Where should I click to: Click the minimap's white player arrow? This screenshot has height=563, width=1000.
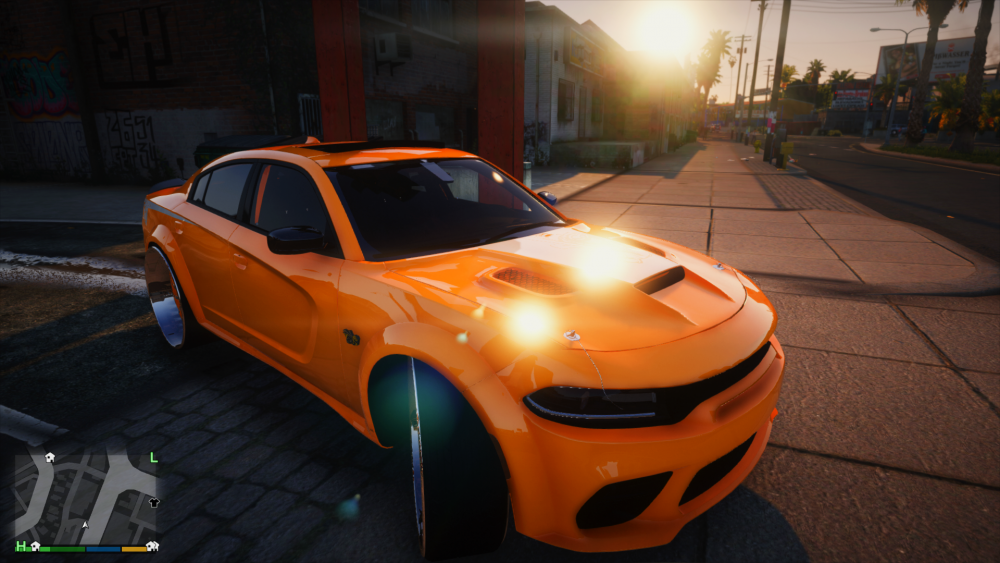point(85,523)
